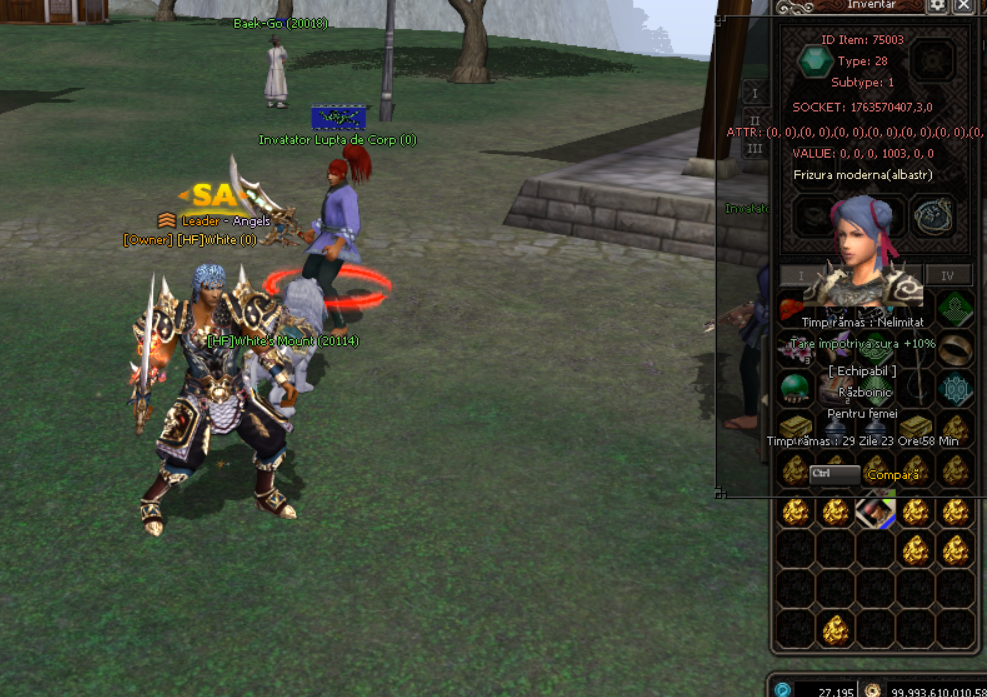Open the inventory settings gear
The height and width of the screenshot is (697, 987).
click(x=937, y=6)
